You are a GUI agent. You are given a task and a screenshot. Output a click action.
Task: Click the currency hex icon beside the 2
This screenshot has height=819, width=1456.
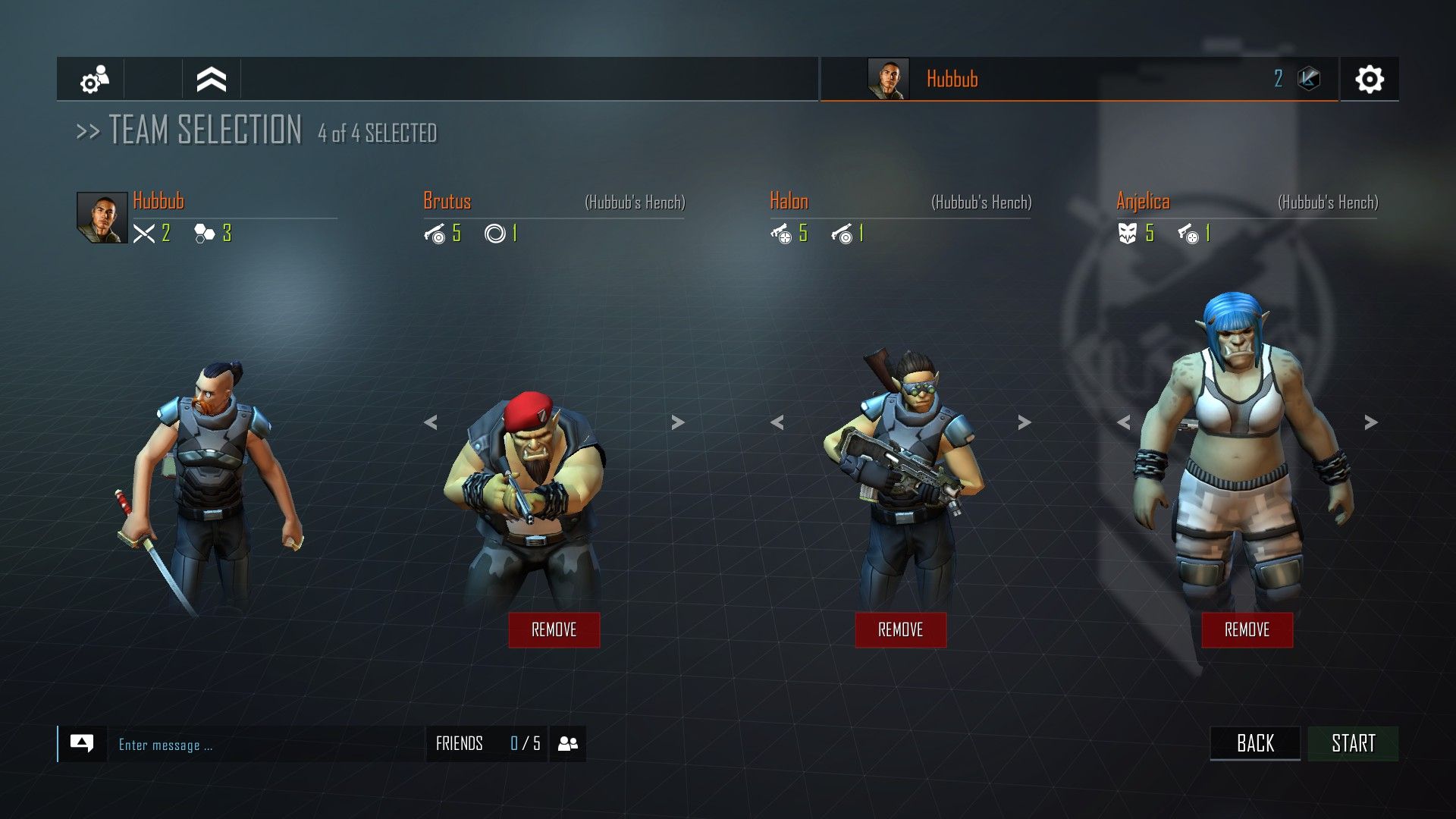pyautogui.click(x=1310, y=78)
